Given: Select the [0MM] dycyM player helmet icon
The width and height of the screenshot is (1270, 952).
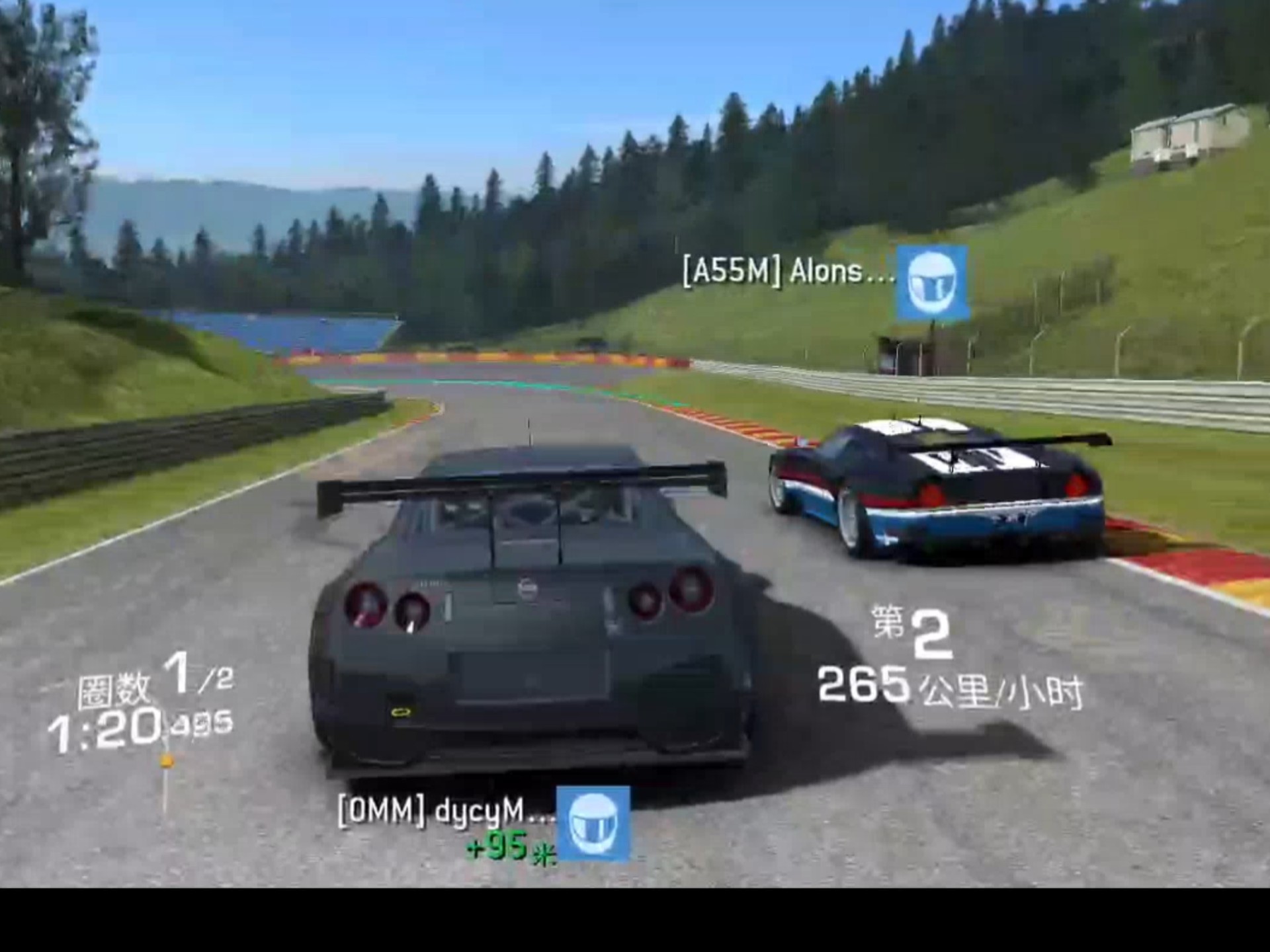Looking at the screenshot, I should [593, 823].
